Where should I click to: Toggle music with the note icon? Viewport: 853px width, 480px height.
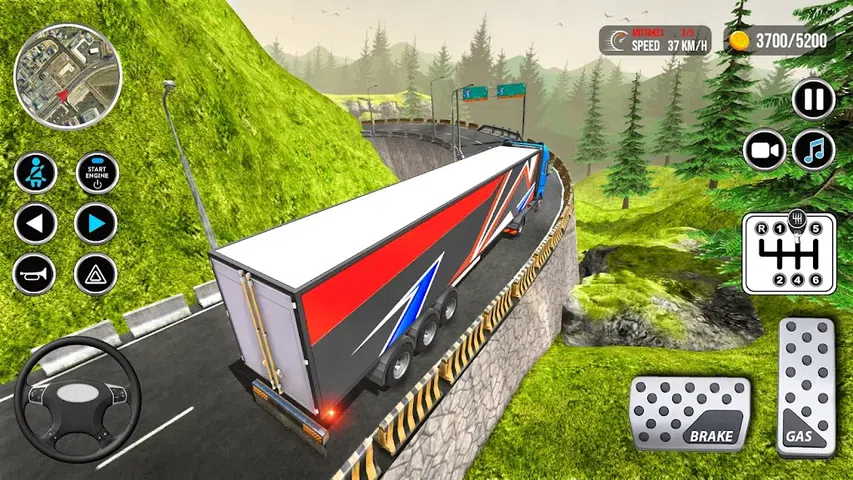point(813,150)
